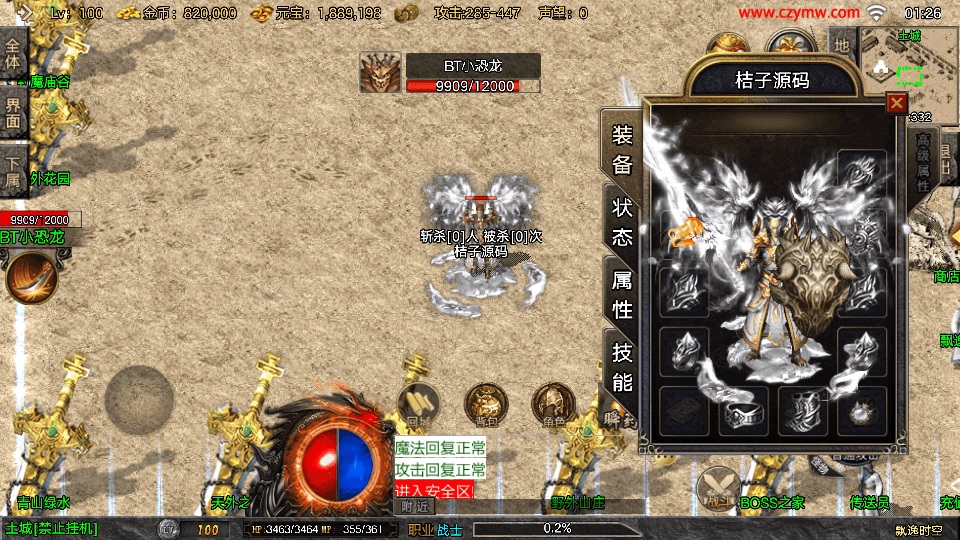Choose the 界面 interface button

tap(13, 112)
